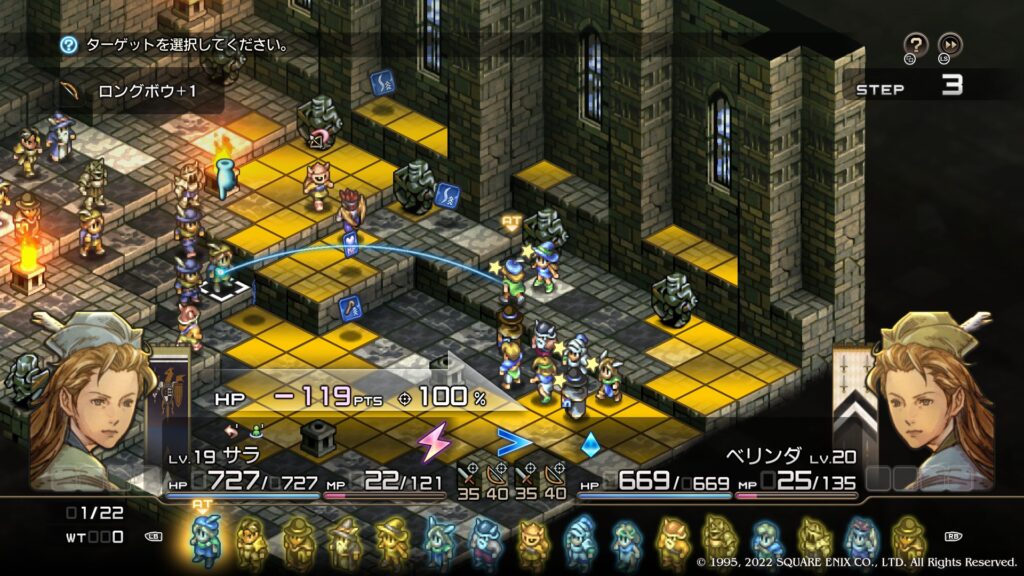Select the last unit in the turn order bar
Screen dimensions: 1024x576
pos(908,540)
